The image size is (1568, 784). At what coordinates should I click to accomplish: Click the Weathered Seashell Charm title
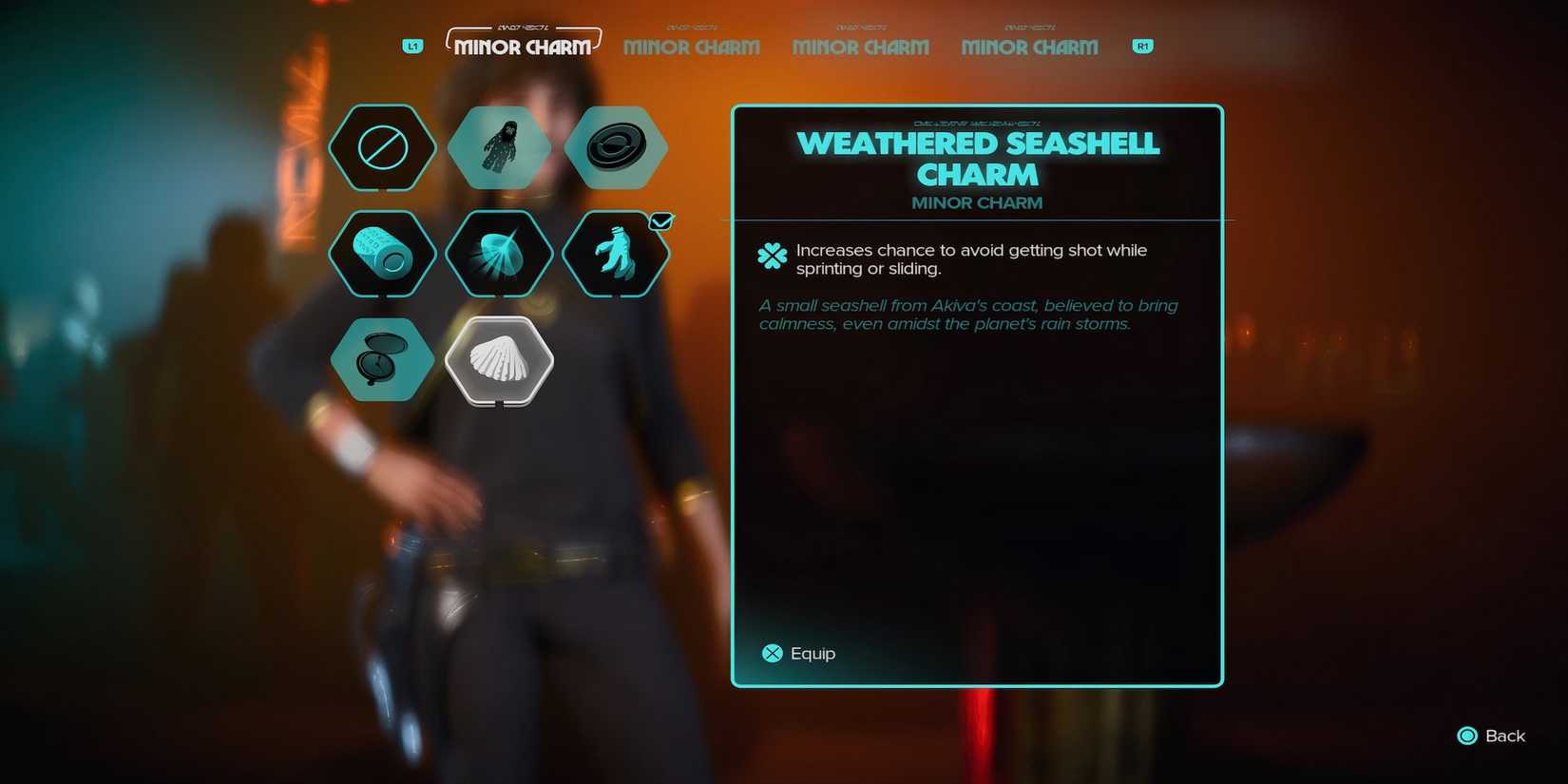(977, 159)
